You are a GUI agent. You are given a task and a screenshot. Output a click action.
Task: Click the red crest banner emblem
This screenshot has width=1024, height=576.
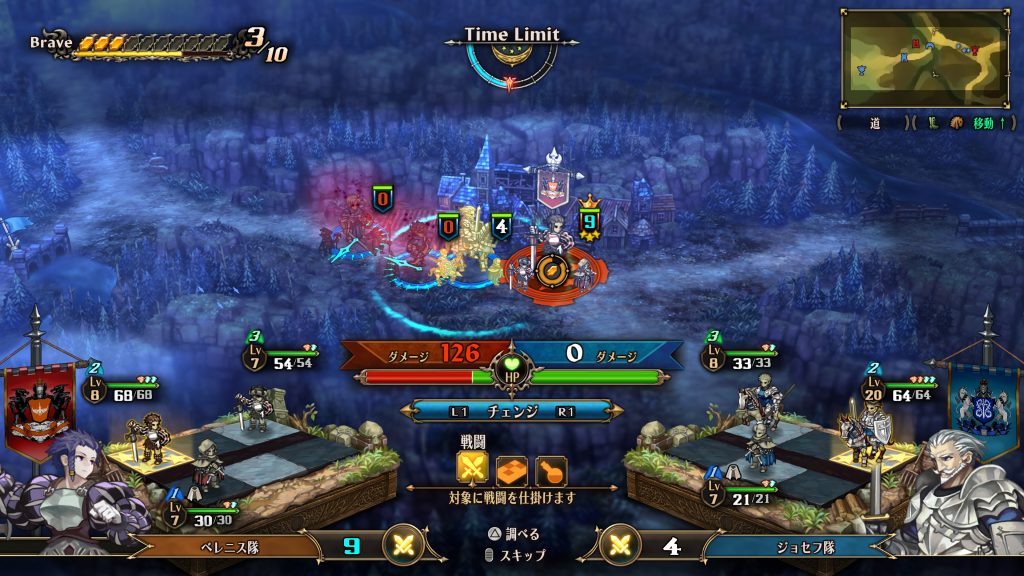pos(40,405)
